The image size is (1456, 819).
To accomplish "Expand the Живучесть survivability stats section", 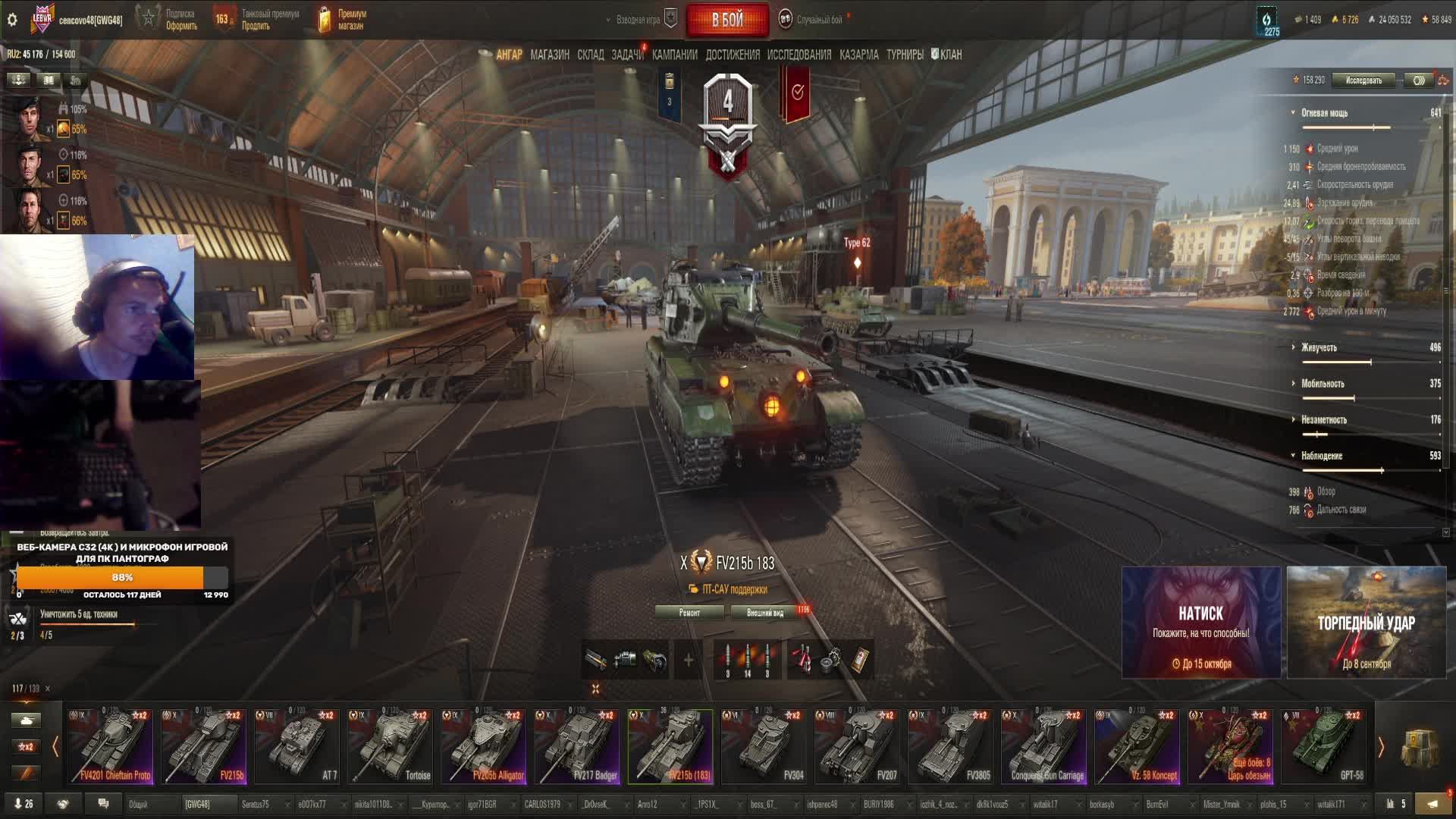I will 1319,347.
